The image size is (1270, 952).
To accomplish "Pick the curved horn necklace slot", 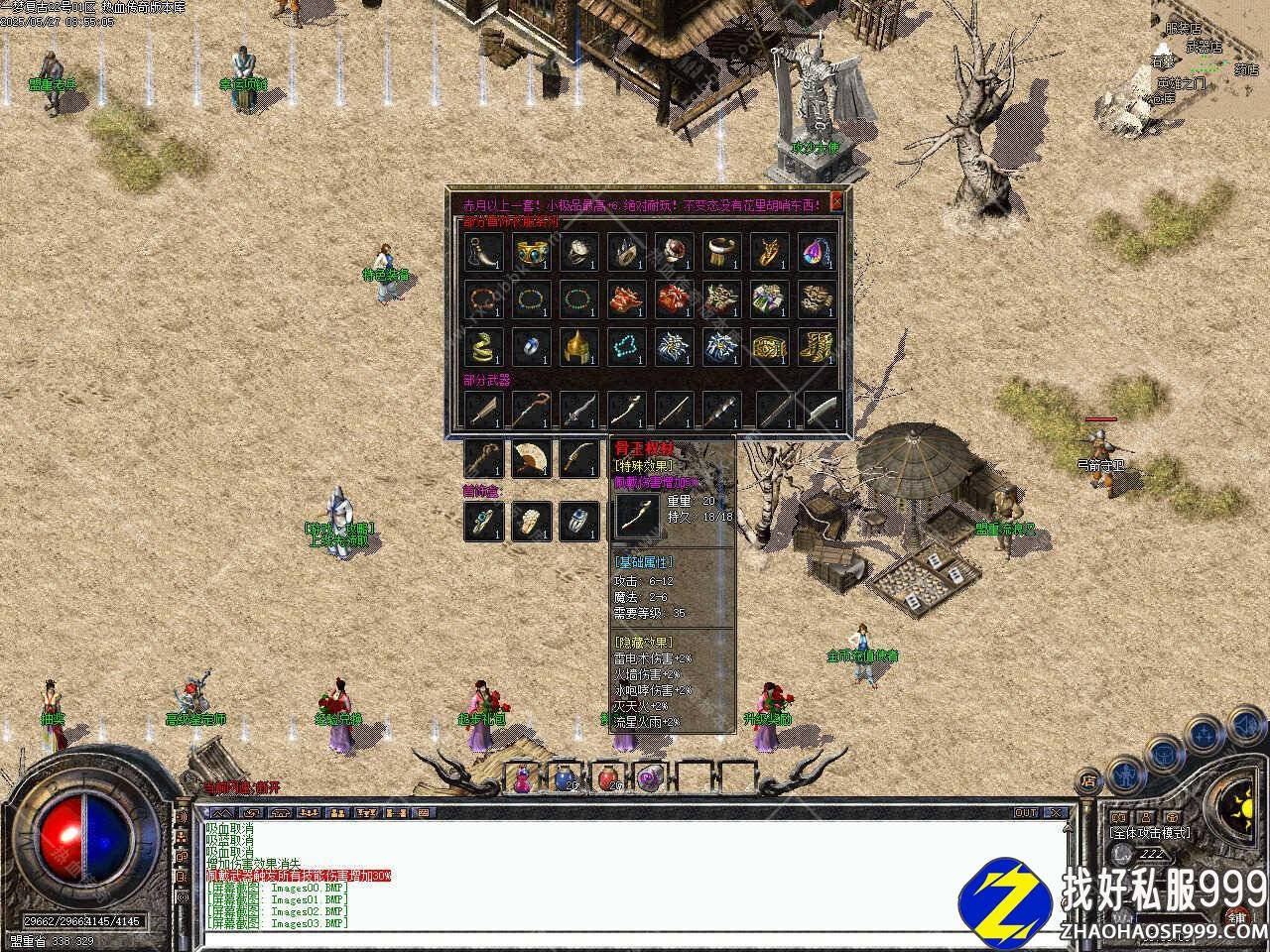I will click(482, 251).
